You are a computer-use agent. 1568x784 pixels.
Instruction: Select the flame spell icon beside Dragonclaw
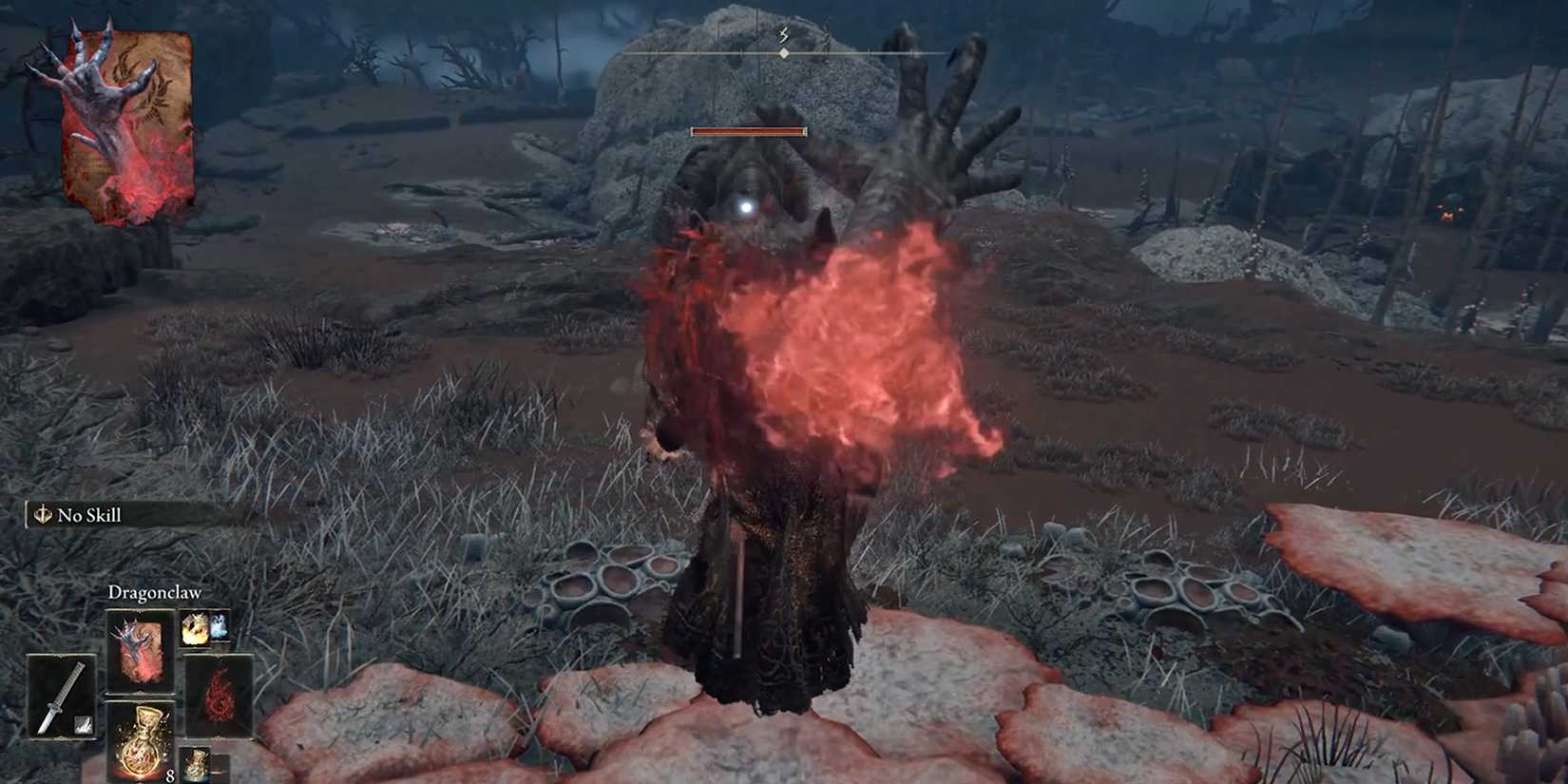195,628
